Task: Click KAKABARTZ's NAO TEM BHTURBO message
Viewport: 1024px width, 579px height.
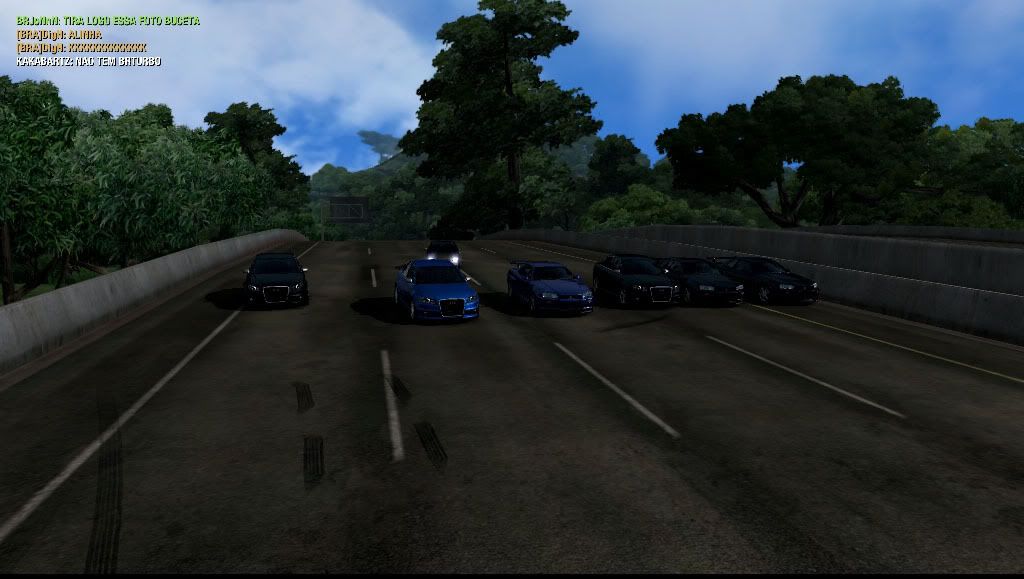Action: (x=88, y=62)
